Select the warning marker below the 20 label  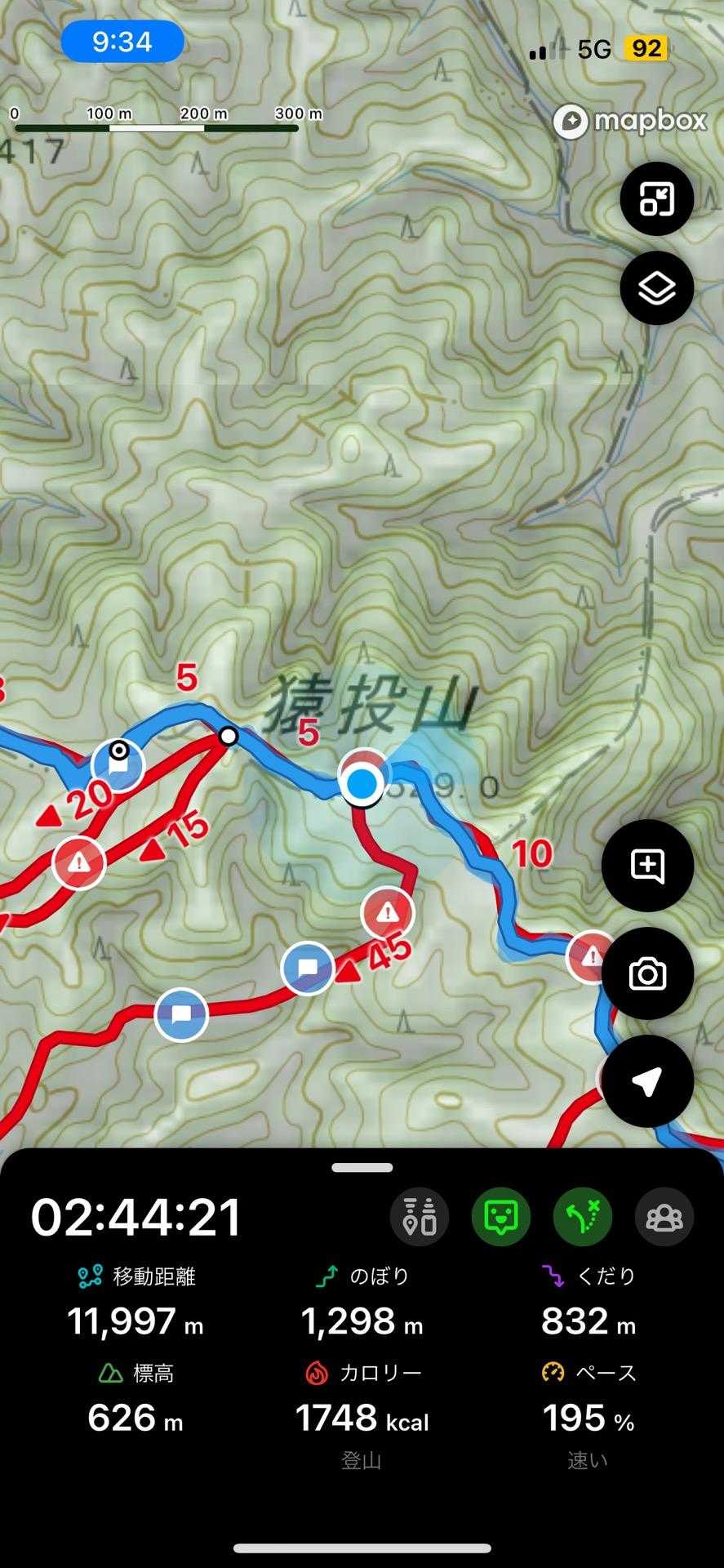[79, 862]
